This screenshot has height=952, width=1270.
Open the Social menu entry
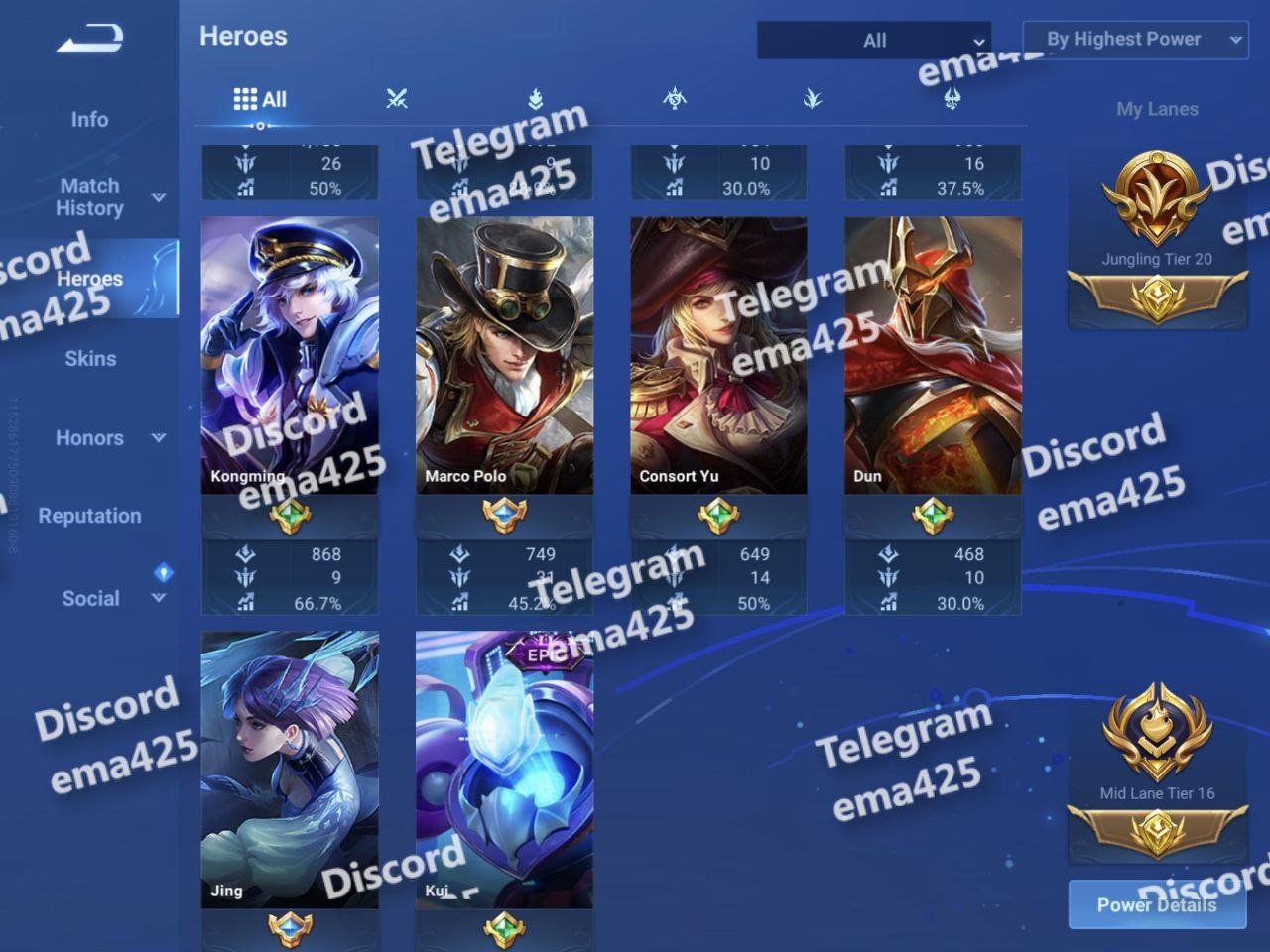(90, 598)
